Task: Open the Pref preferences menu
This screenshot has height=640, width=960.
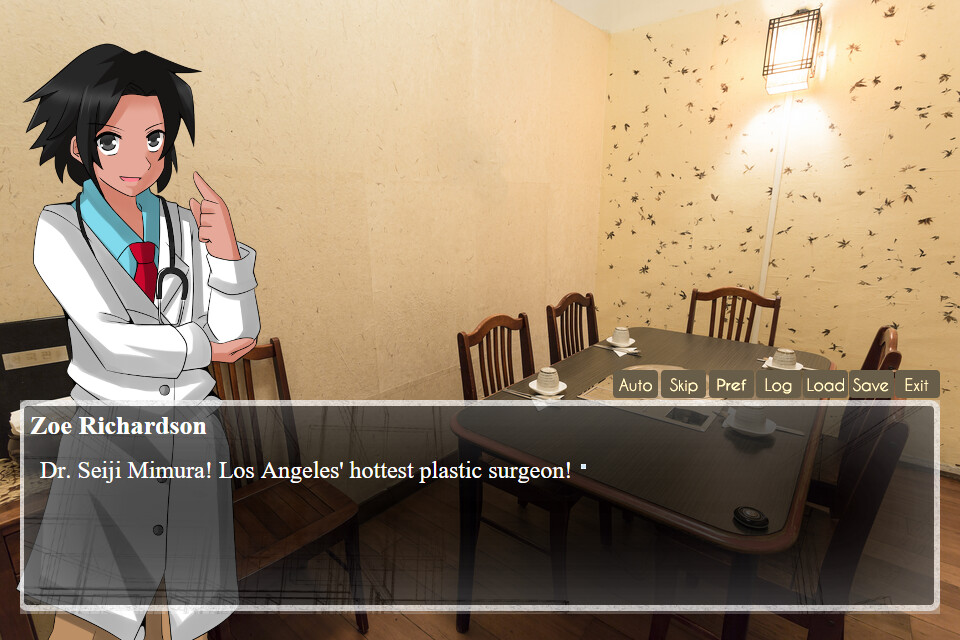Action: [731, 385]
